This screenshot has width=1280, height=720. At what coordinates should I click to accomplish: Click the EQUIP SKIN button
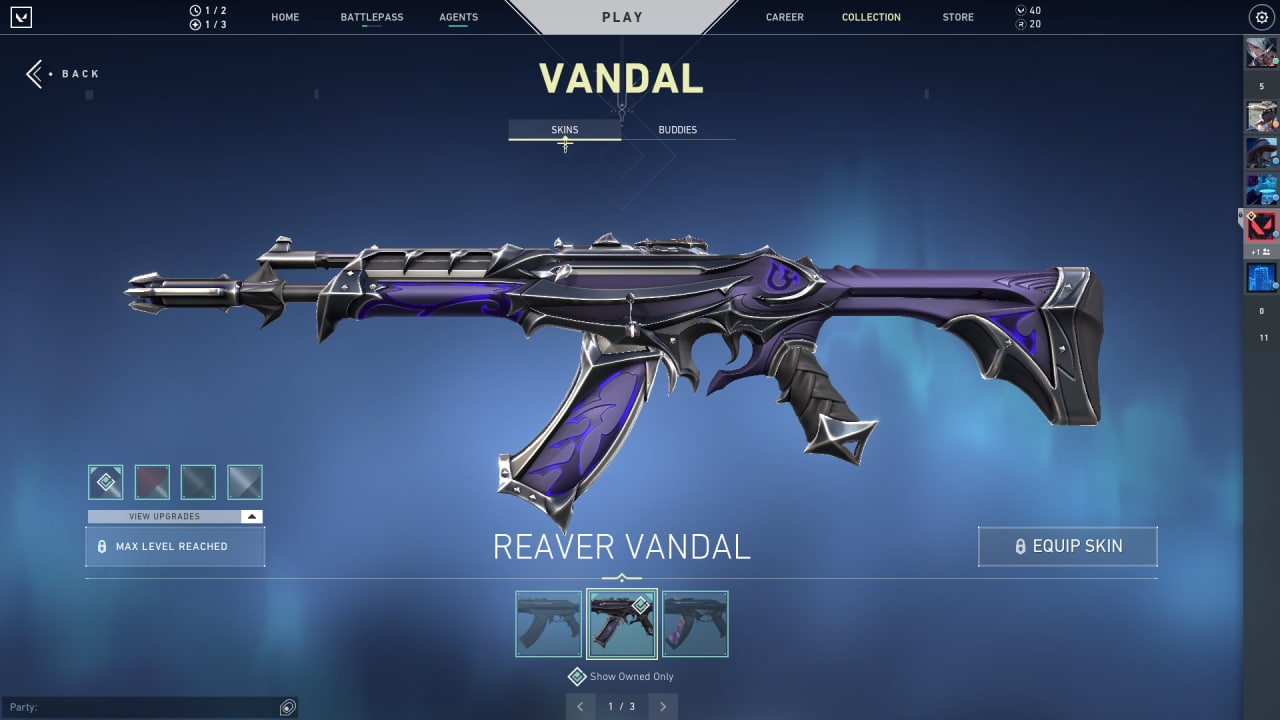(1067, 546)
